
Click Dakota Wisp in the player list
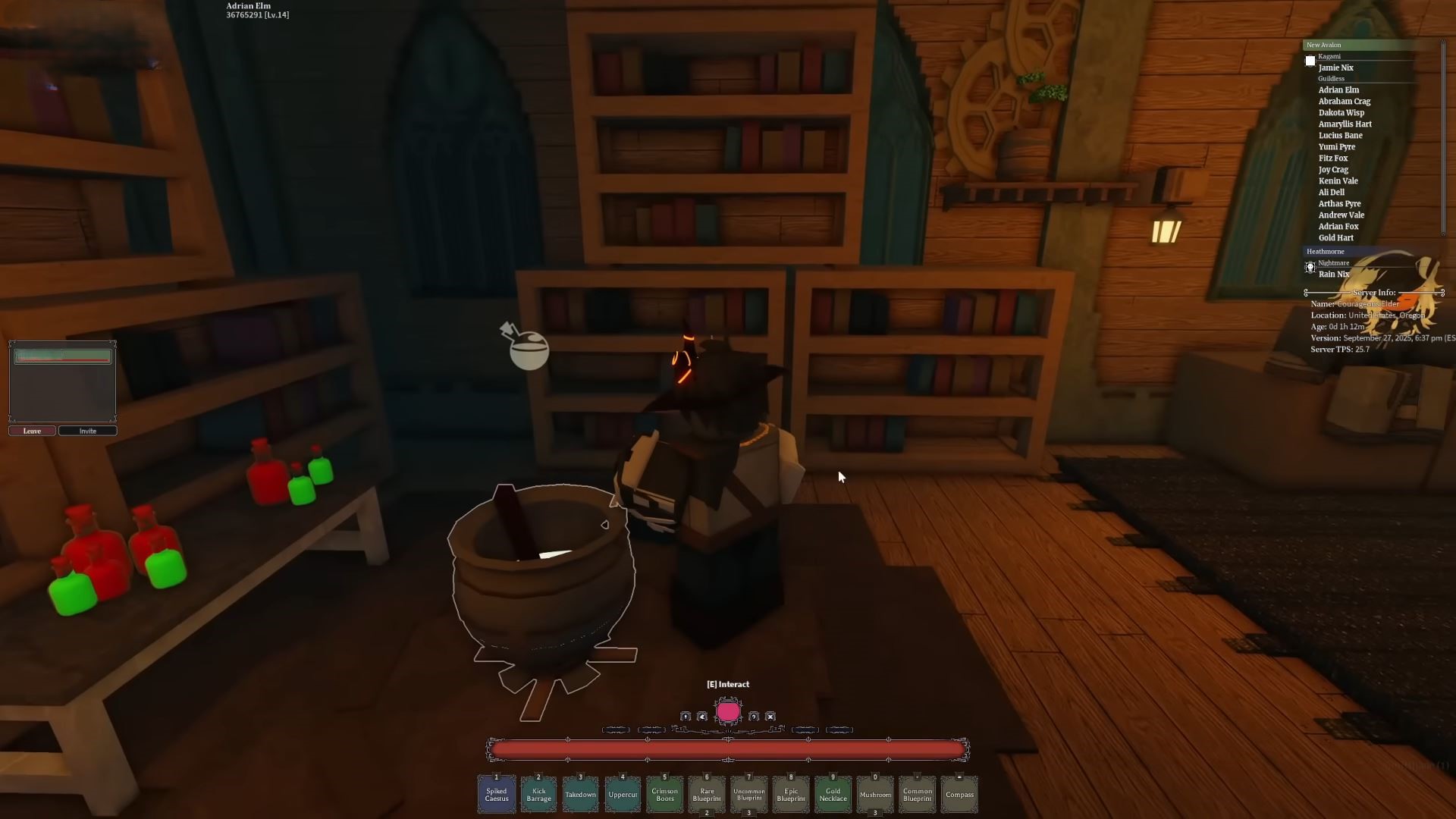1341,112
